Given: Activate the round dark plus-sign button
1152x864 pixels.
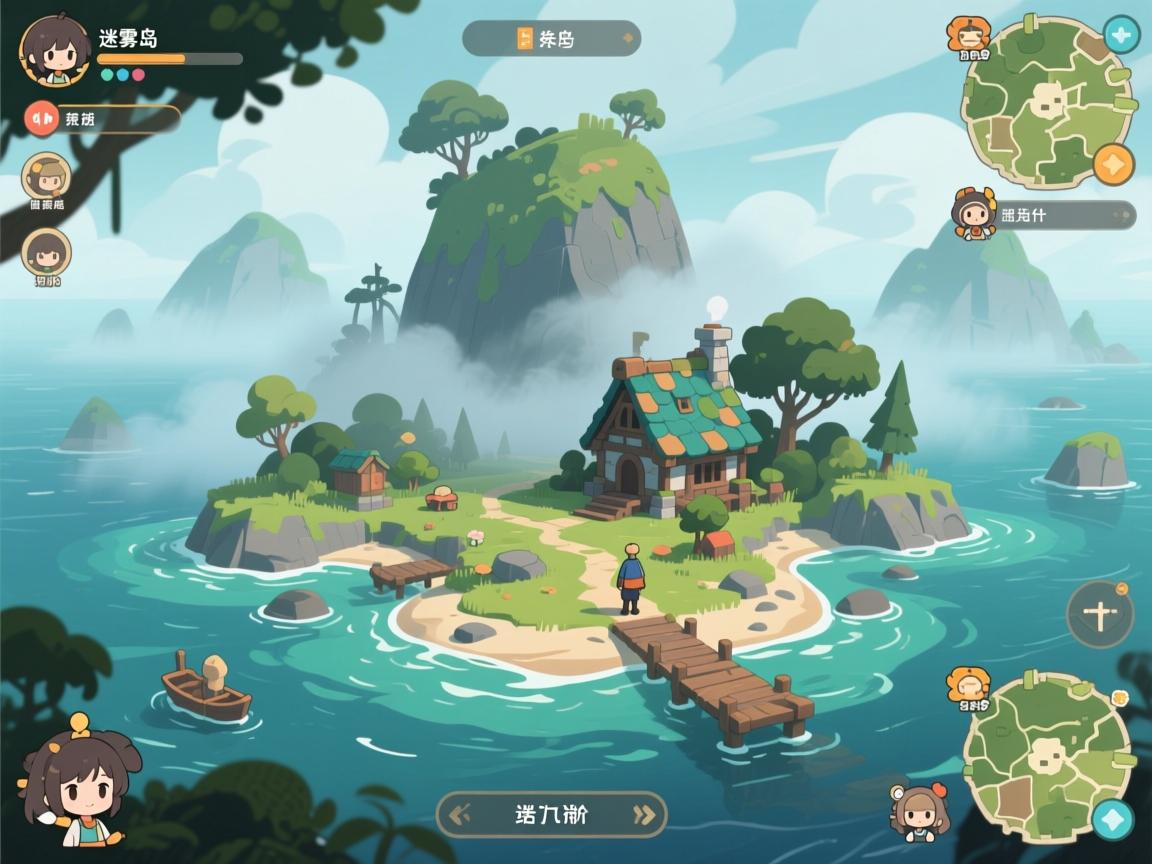Looking at the screenshot, I should click(1099, 614).
